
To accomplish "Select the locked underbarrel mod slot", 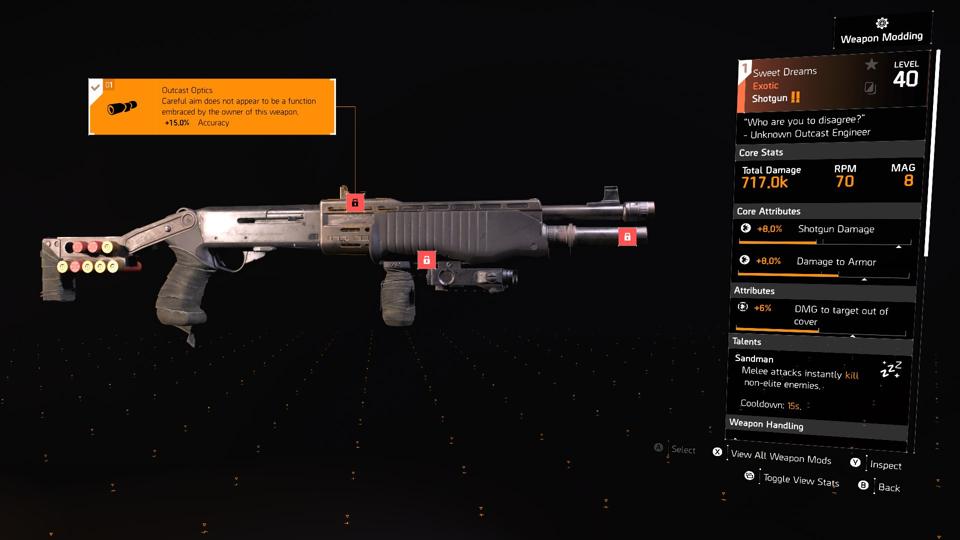I will pos(426,260).
